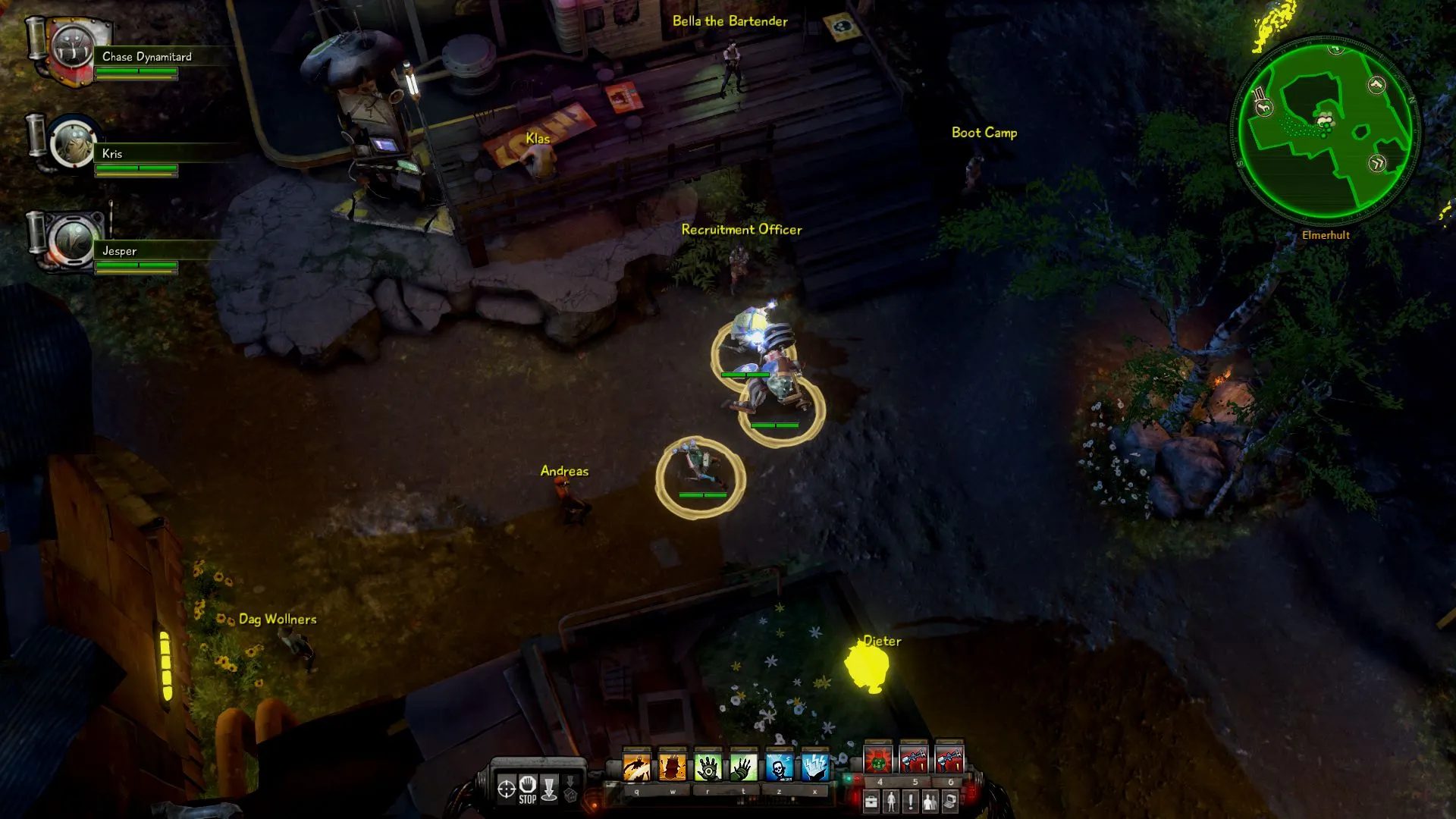Open the two-figure party button
1456x819 pixels.
[x=930, y=801]
